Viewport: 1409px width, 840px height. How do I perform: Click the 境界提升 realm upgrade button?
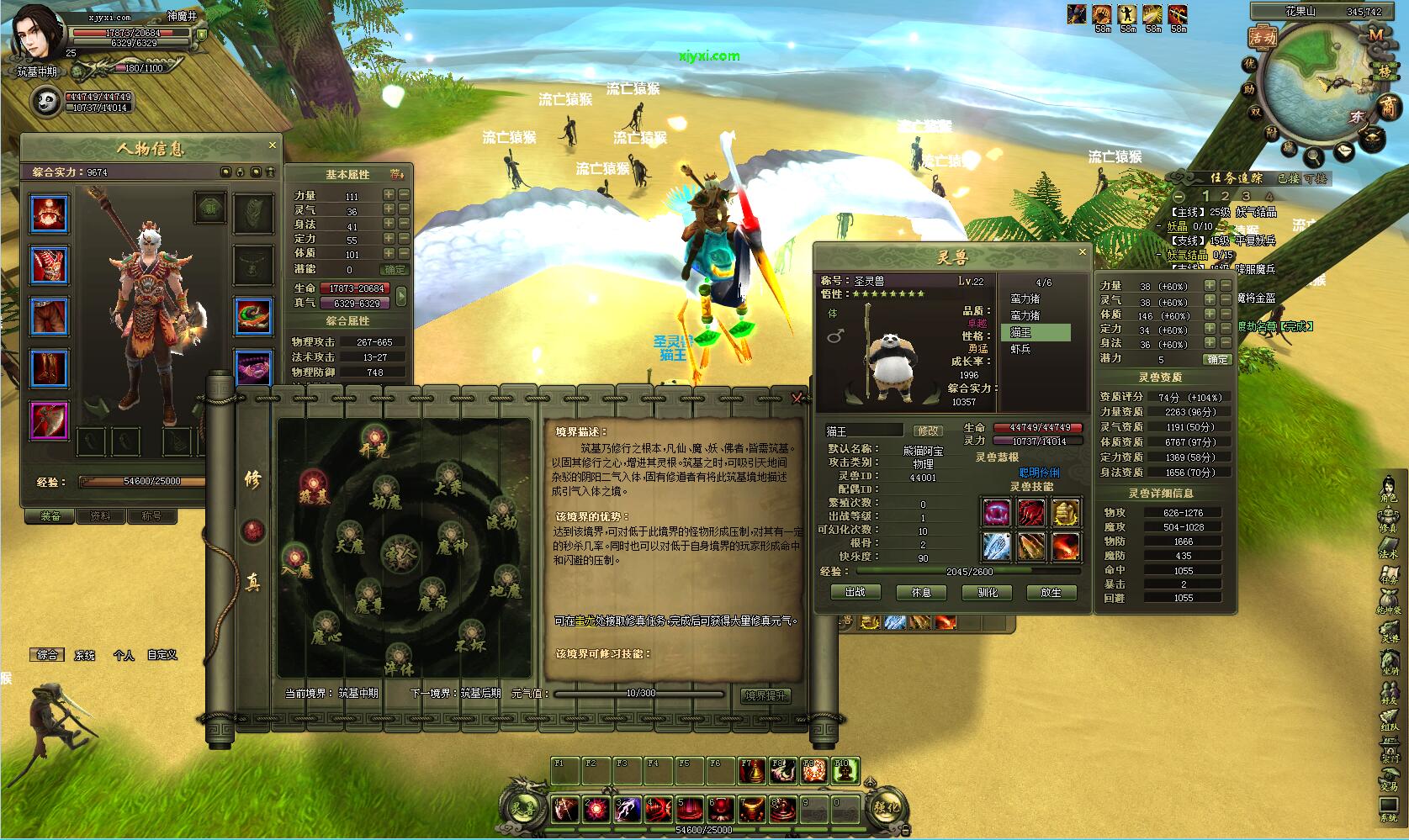[766, 695]
